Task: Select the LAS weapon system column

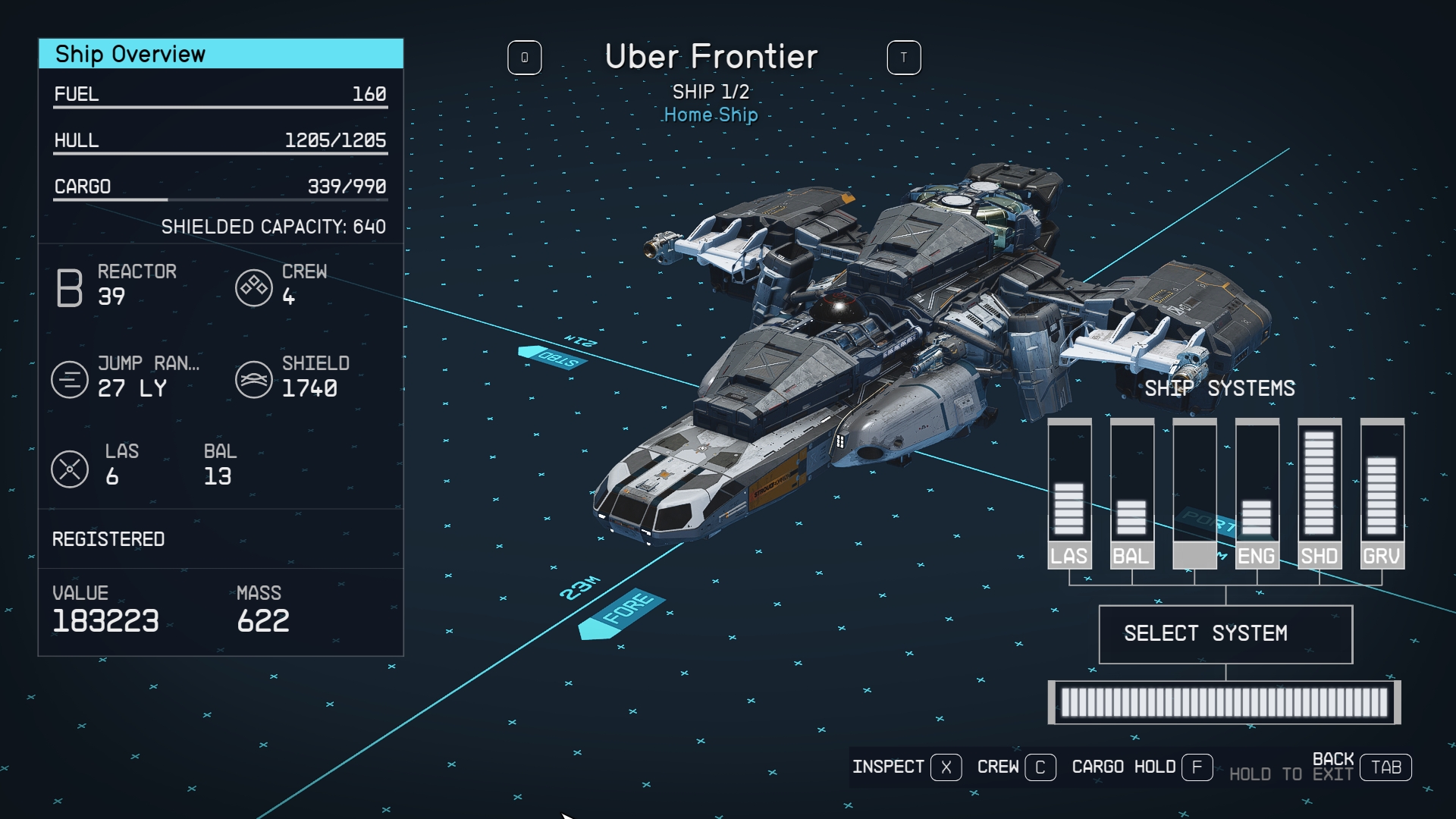Action: (1069, 494)
